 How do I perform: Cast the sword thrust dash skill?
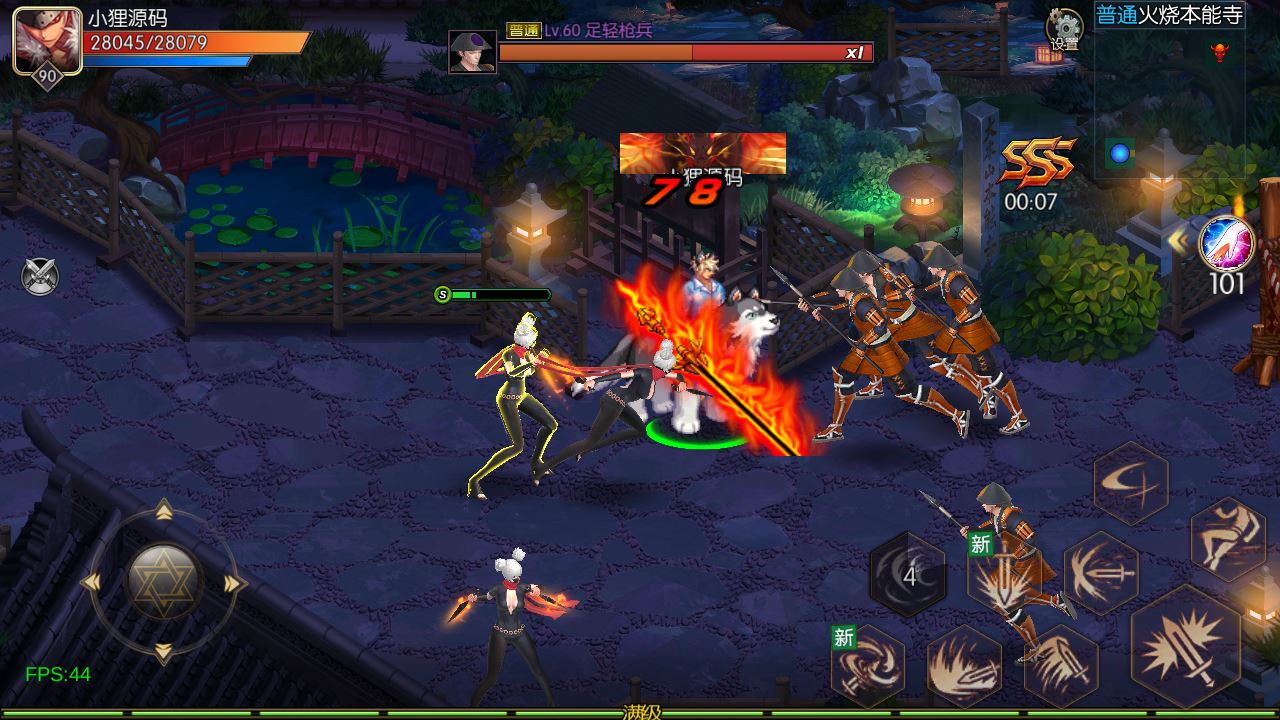pos(1101,573)
